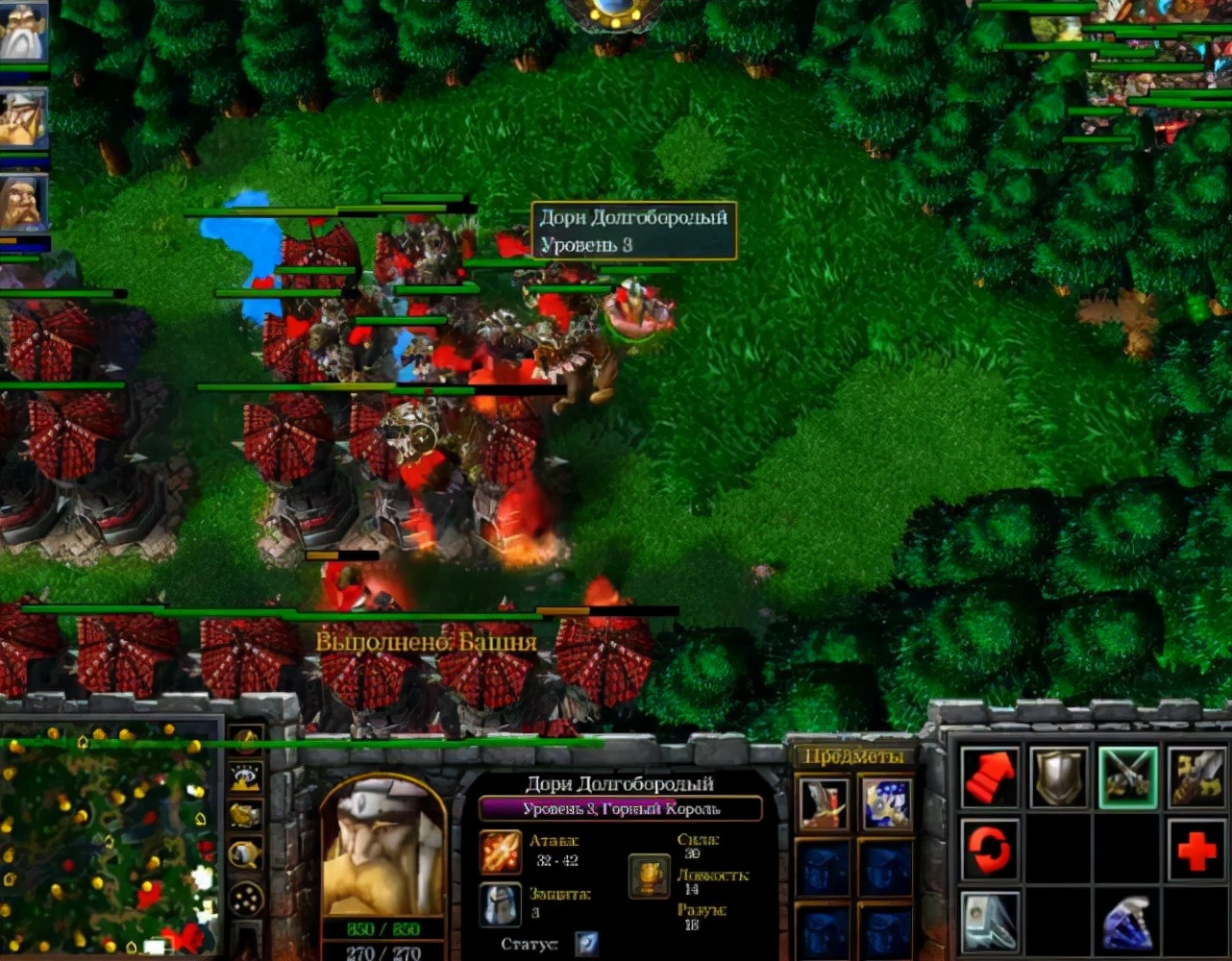Open hero skills with the red cross

(x=1197, y=850)
